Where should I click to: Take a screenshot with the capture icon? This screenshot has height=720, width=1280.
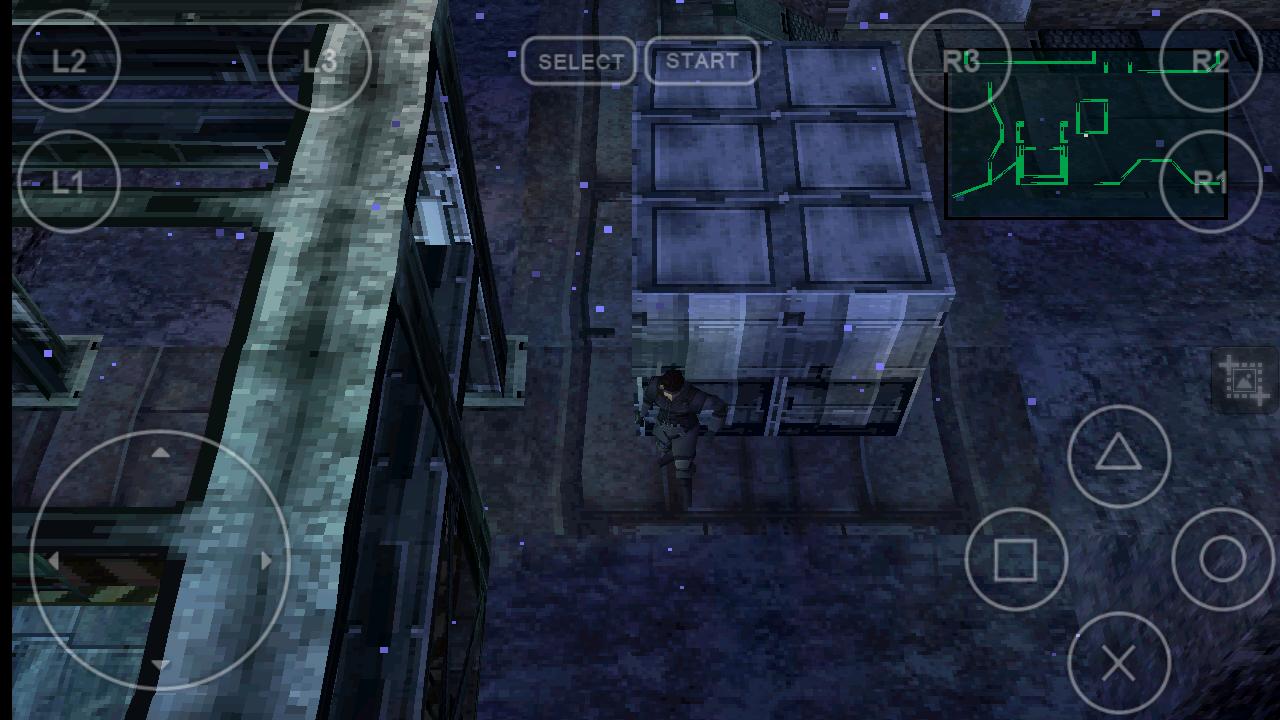[x=1244, y=380]
